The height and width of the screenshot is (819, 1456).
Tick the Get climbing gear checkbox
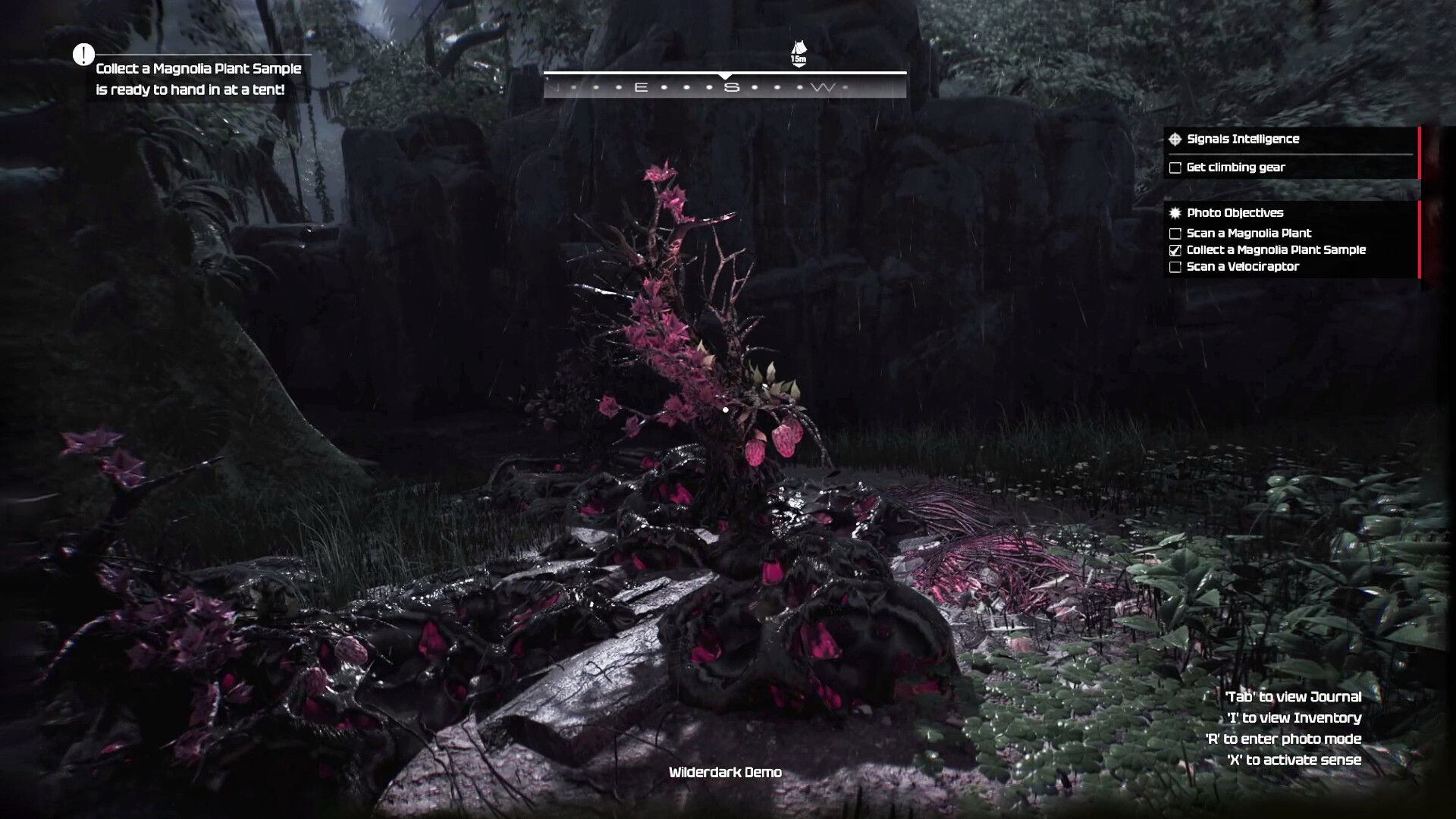pyautogui.click(x=1175, y=168)
